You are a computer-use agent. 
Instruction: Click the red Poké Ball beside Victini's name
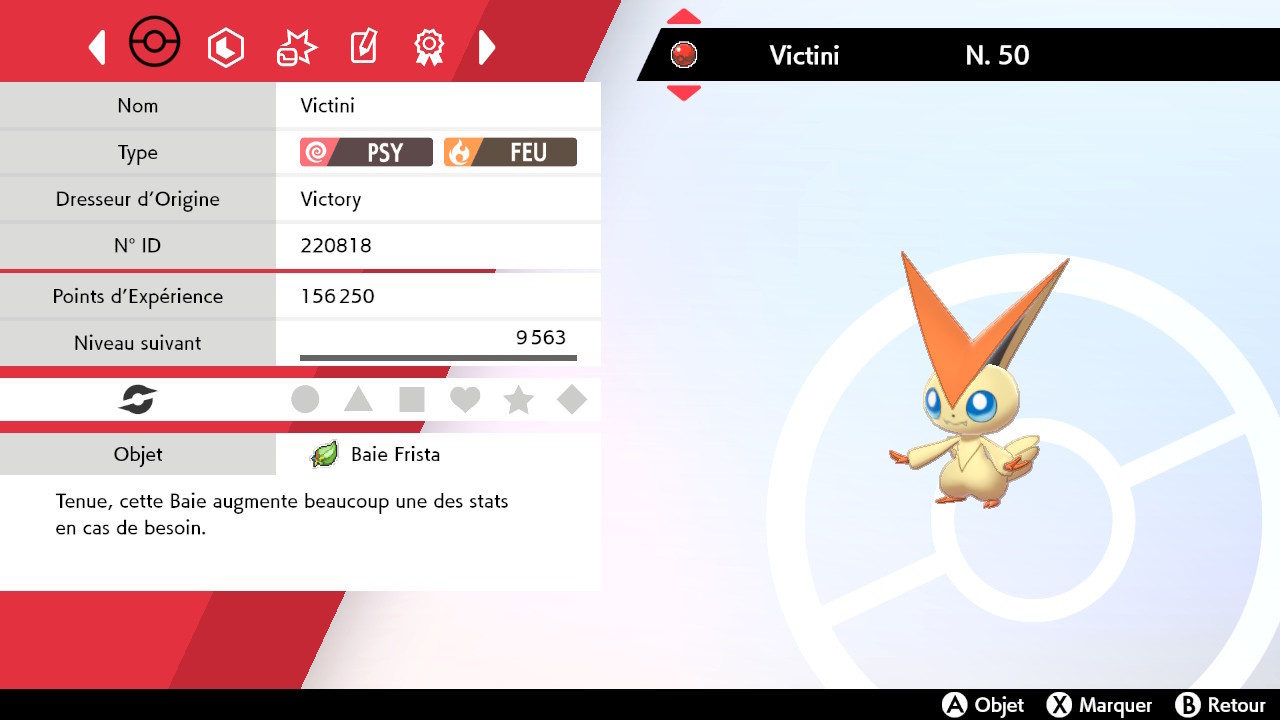(684, 55)
